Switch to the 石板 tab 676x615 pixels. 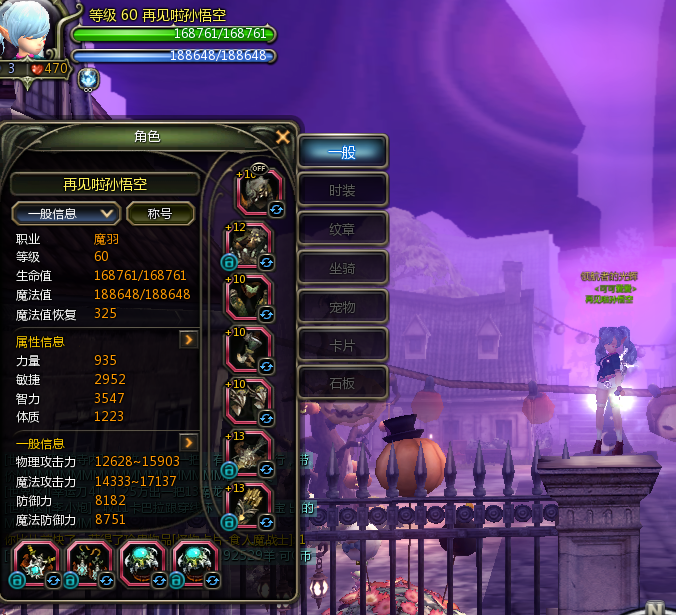coord(342,383)
